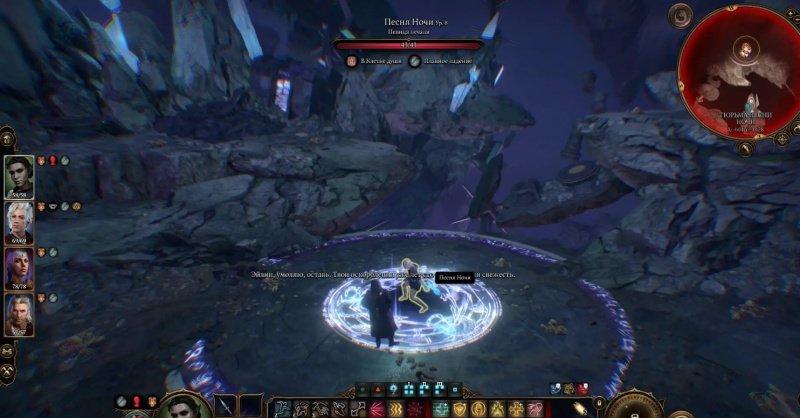Click the round button below party portraits
The height and width of the screenshot is (418, 800).
(7, 351)
